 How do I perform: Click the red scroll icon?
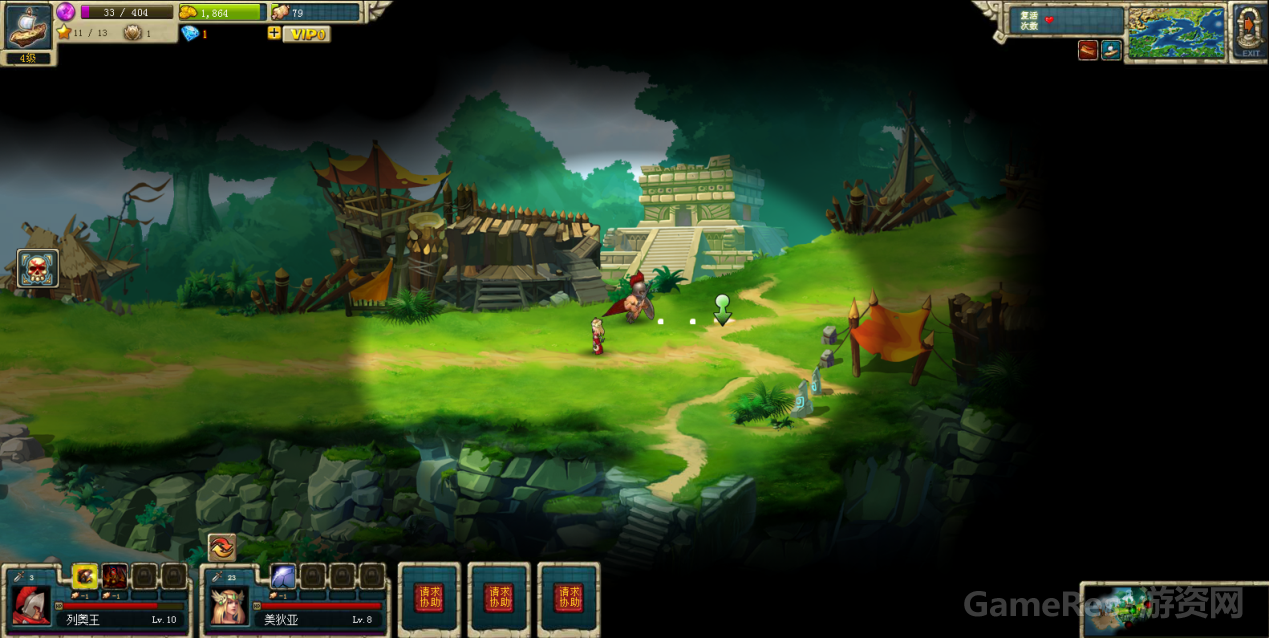click(1088, 50)
